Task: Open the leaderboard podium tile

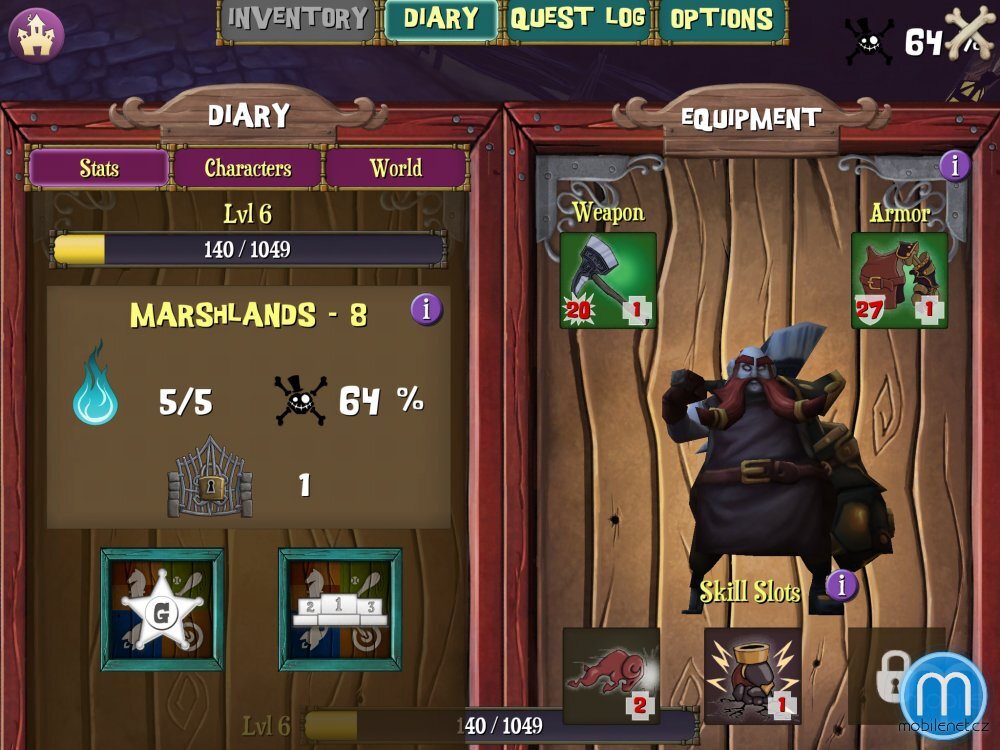Action: coord(339,609)
